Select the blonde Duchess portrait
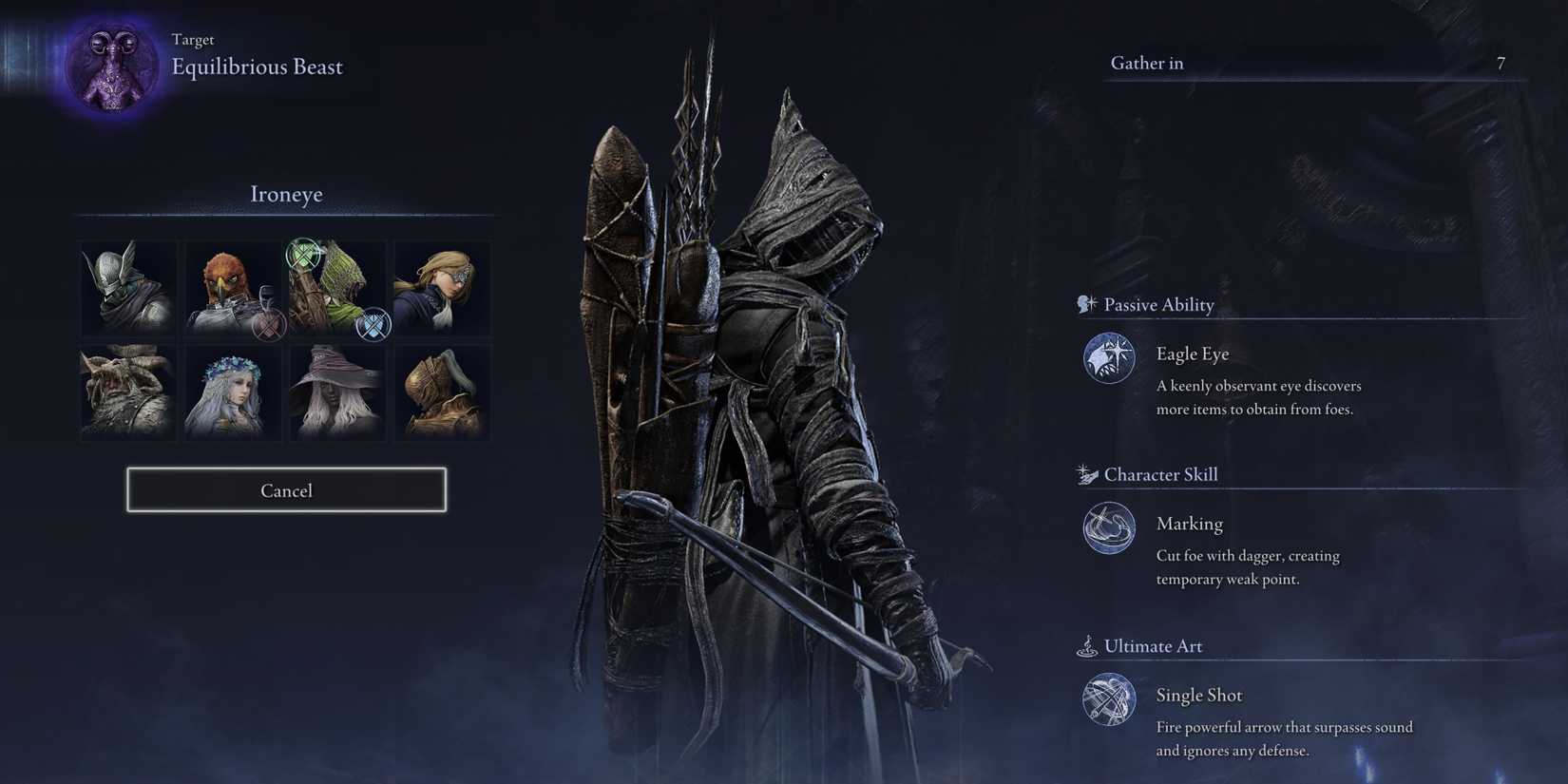This screenshot has width=1568, height=784. [442, 288]
